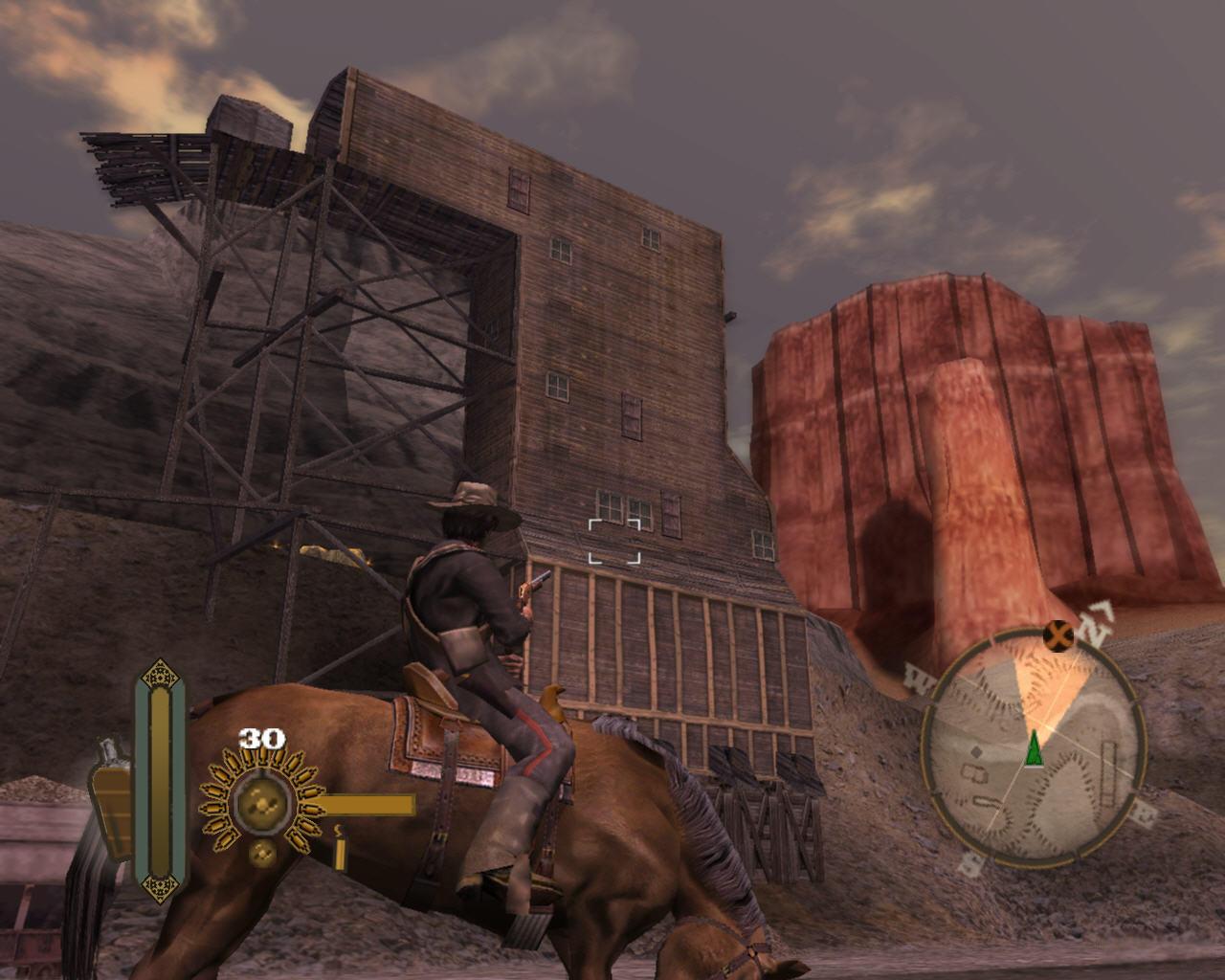Click the circular minimap
This screenshot has width=1225, height=980.
pyautogui.click(x=1034, y=746)
